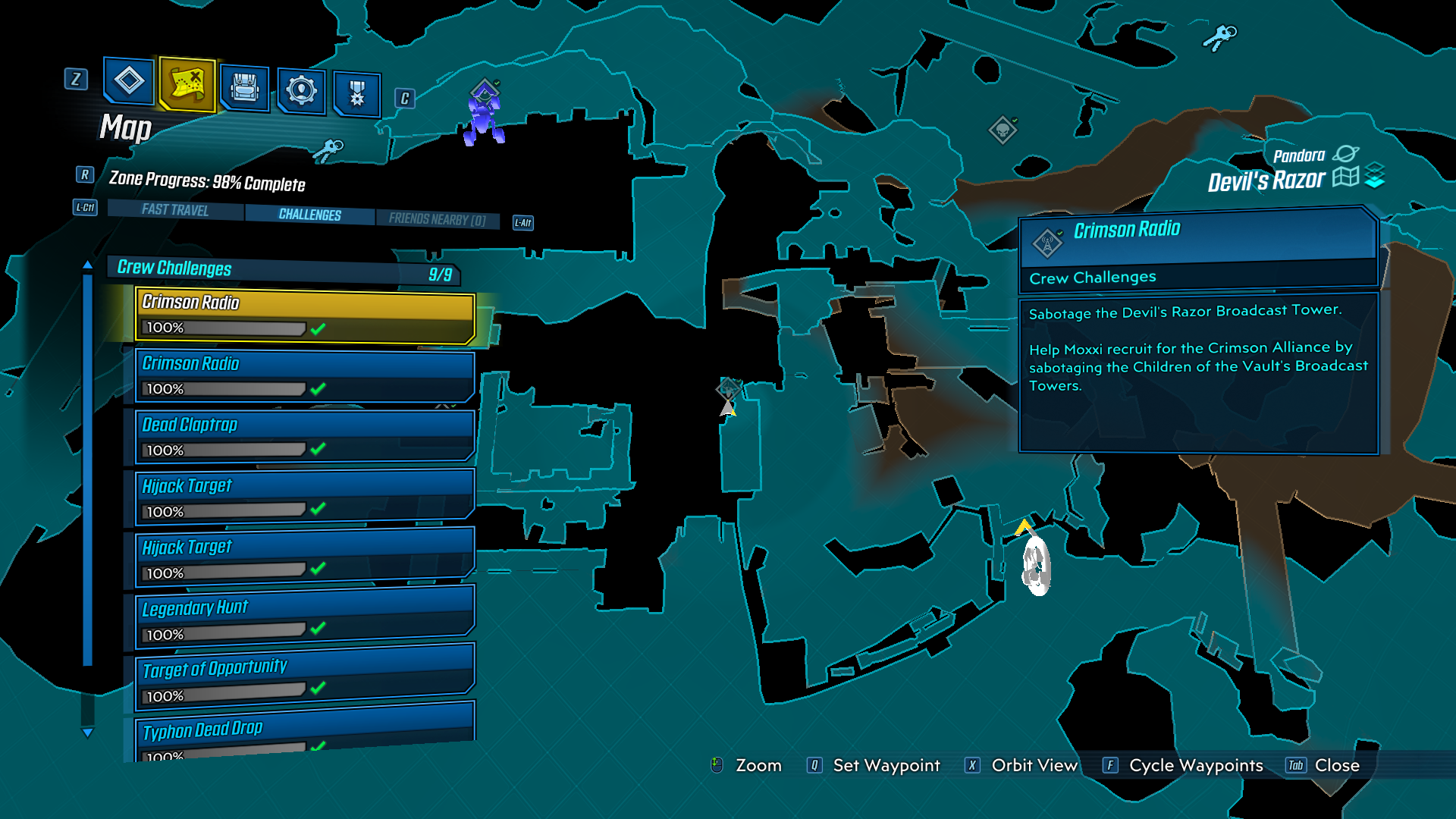Select the Dead Claptrap challenge
The width and height of the screenshot is (1456, 819).
(305, 437)
